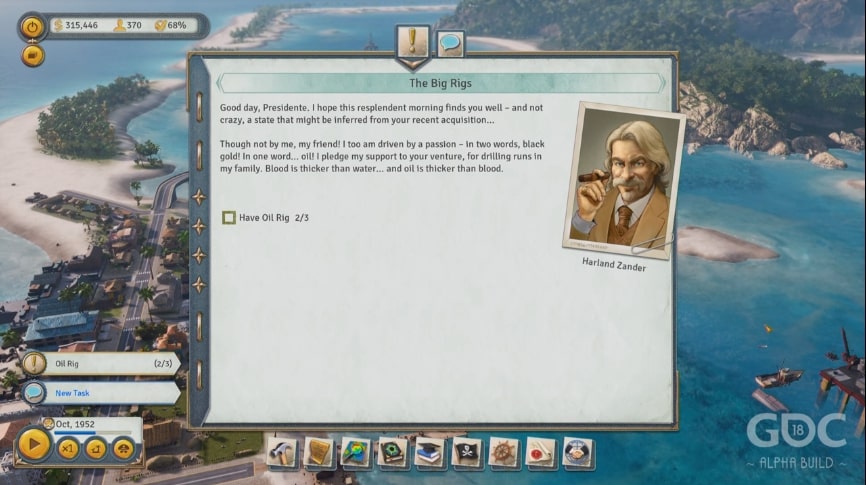
Task: Click Harland Zander's portrait
Action: point(624,178)
